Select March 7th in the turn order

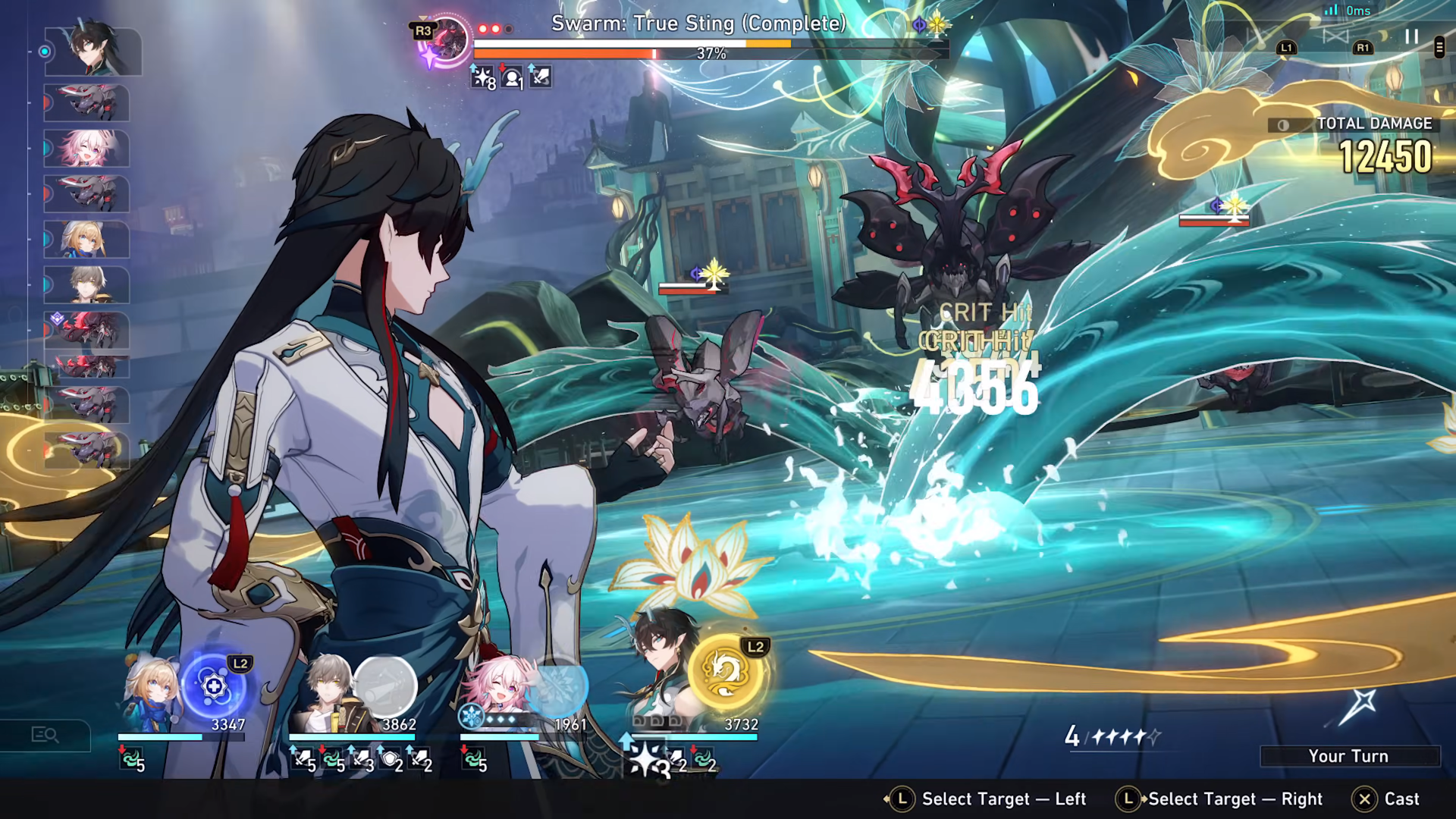click(x=86, y=149)
